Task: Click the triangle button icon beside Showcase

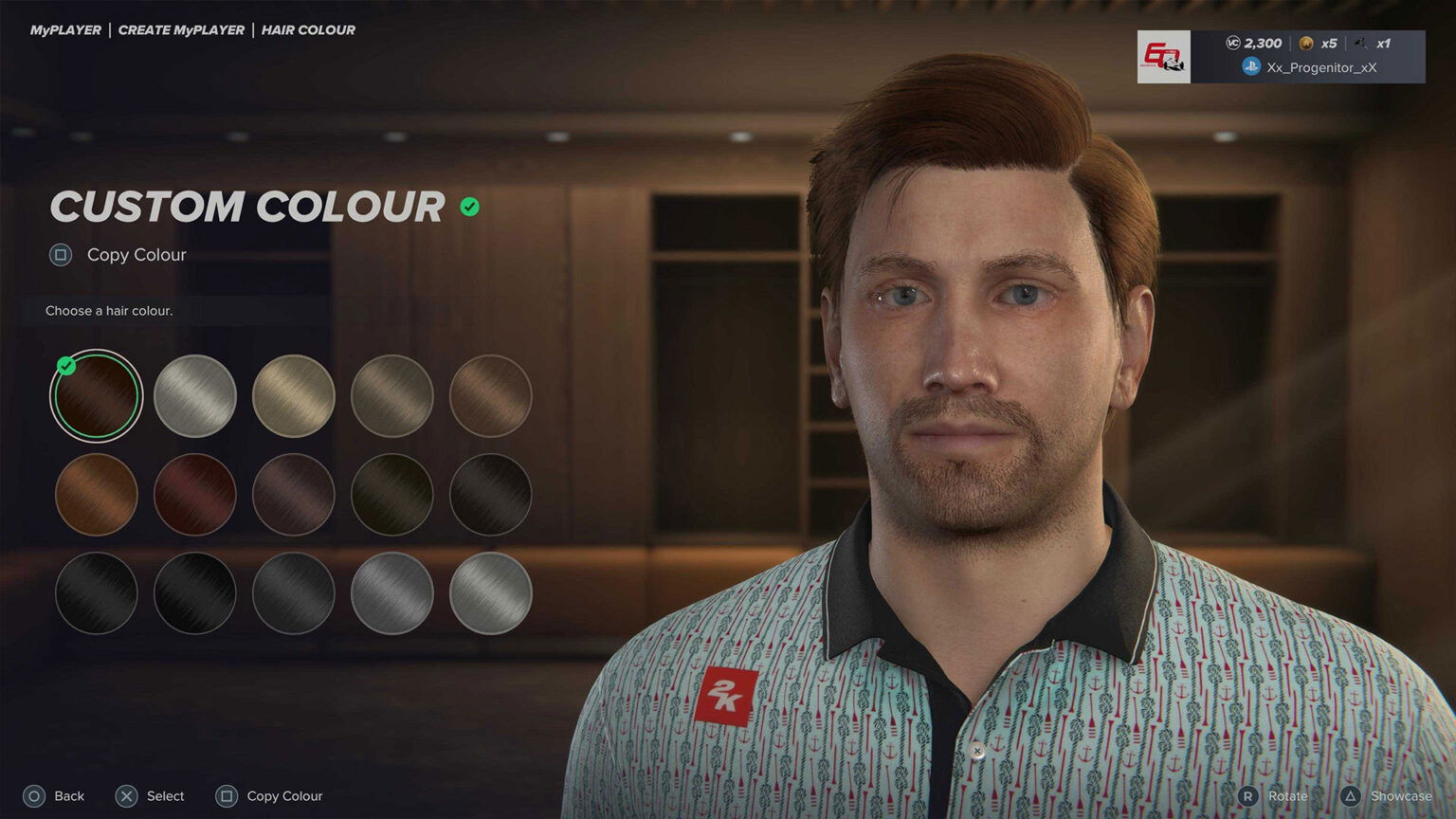Action: (x=1350, y=796)
